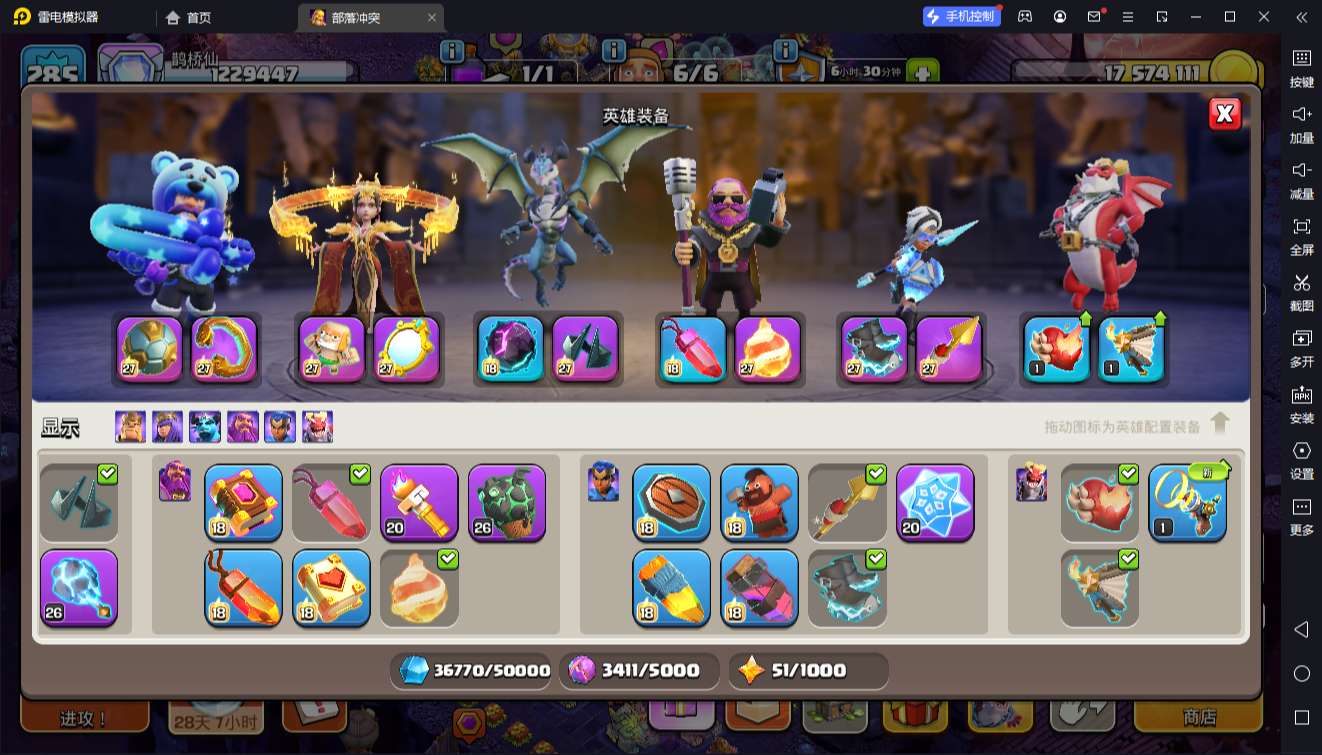Filter display by the first hero portrait
This screenshot has width=1322, height=755.
(130, 427)
